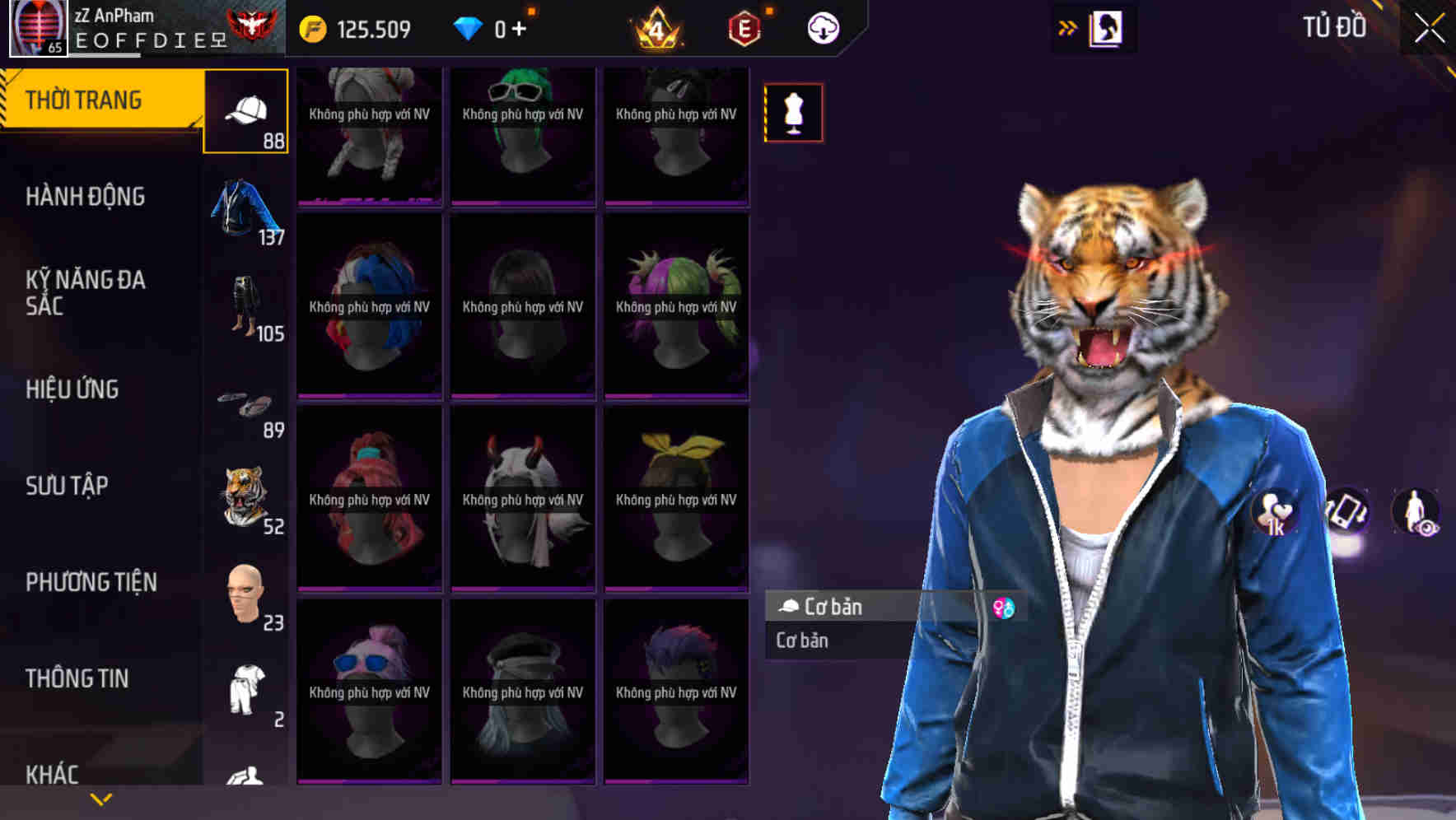The image size is (1456, 820).
Task: Open the head accessories category showing 88 items
Action: coord(245,111)
